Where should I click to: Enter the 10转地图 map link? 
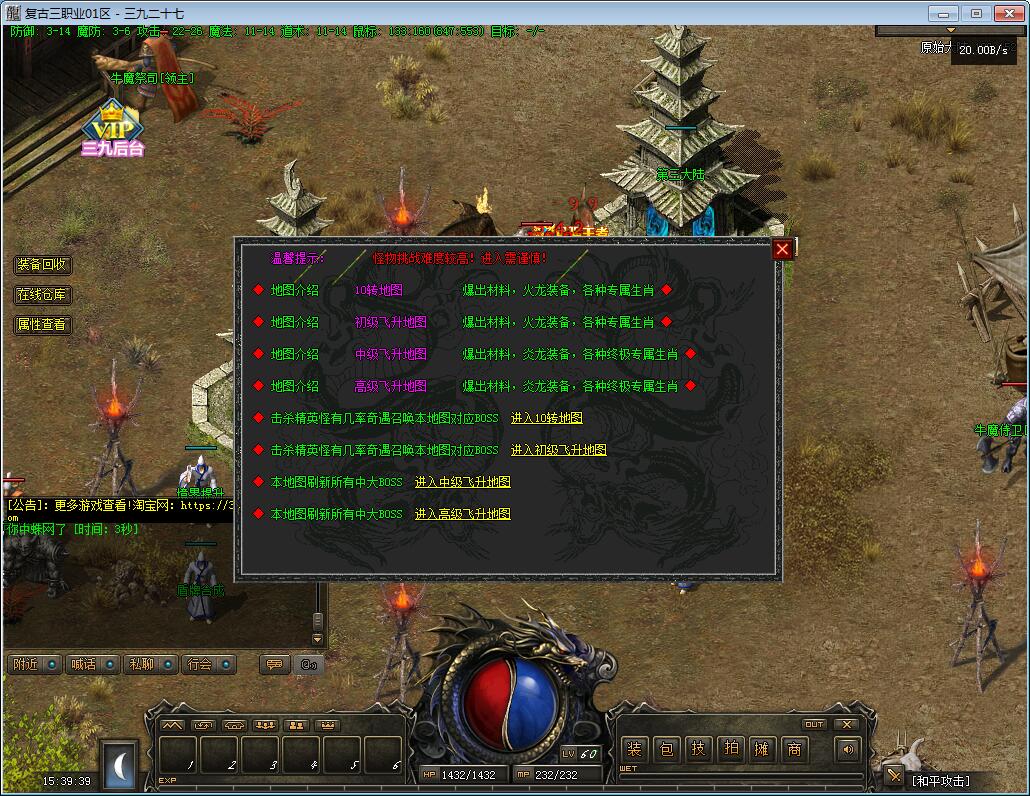pos(546,418)
